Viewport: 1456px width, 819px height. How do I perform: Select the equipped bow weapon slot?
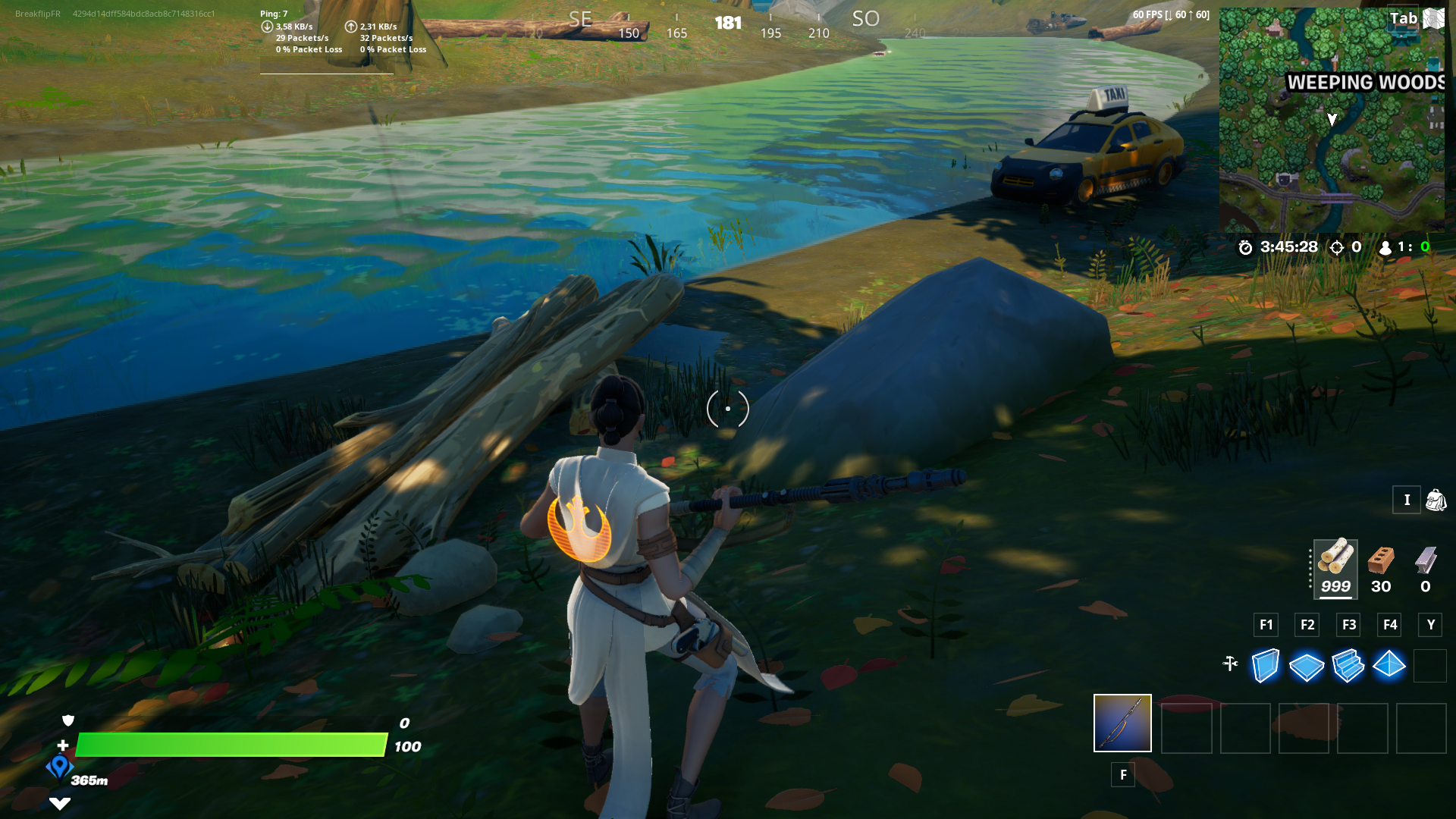tap(1122, 723)
